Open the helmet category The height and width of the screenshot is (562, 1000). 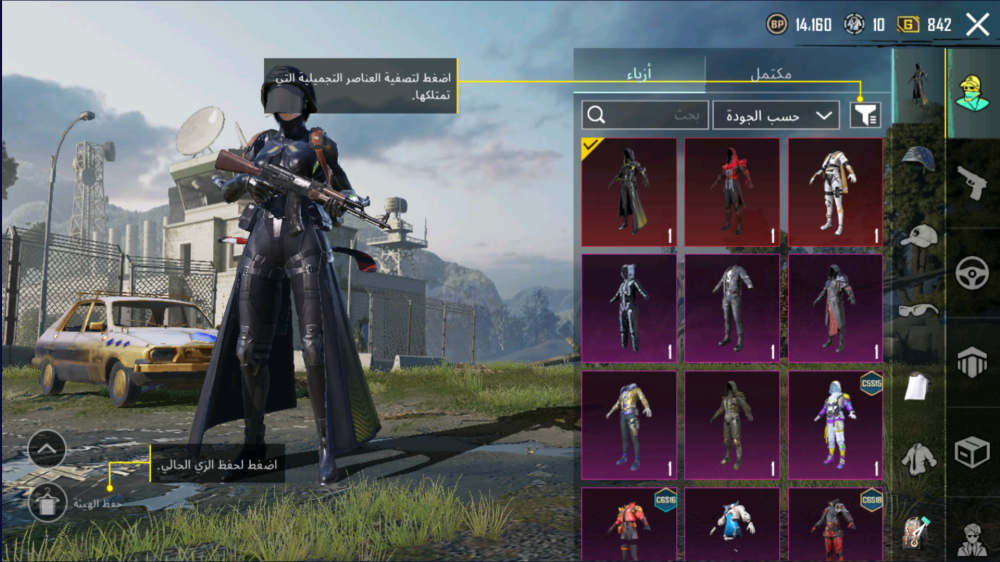tap(918, 160)
